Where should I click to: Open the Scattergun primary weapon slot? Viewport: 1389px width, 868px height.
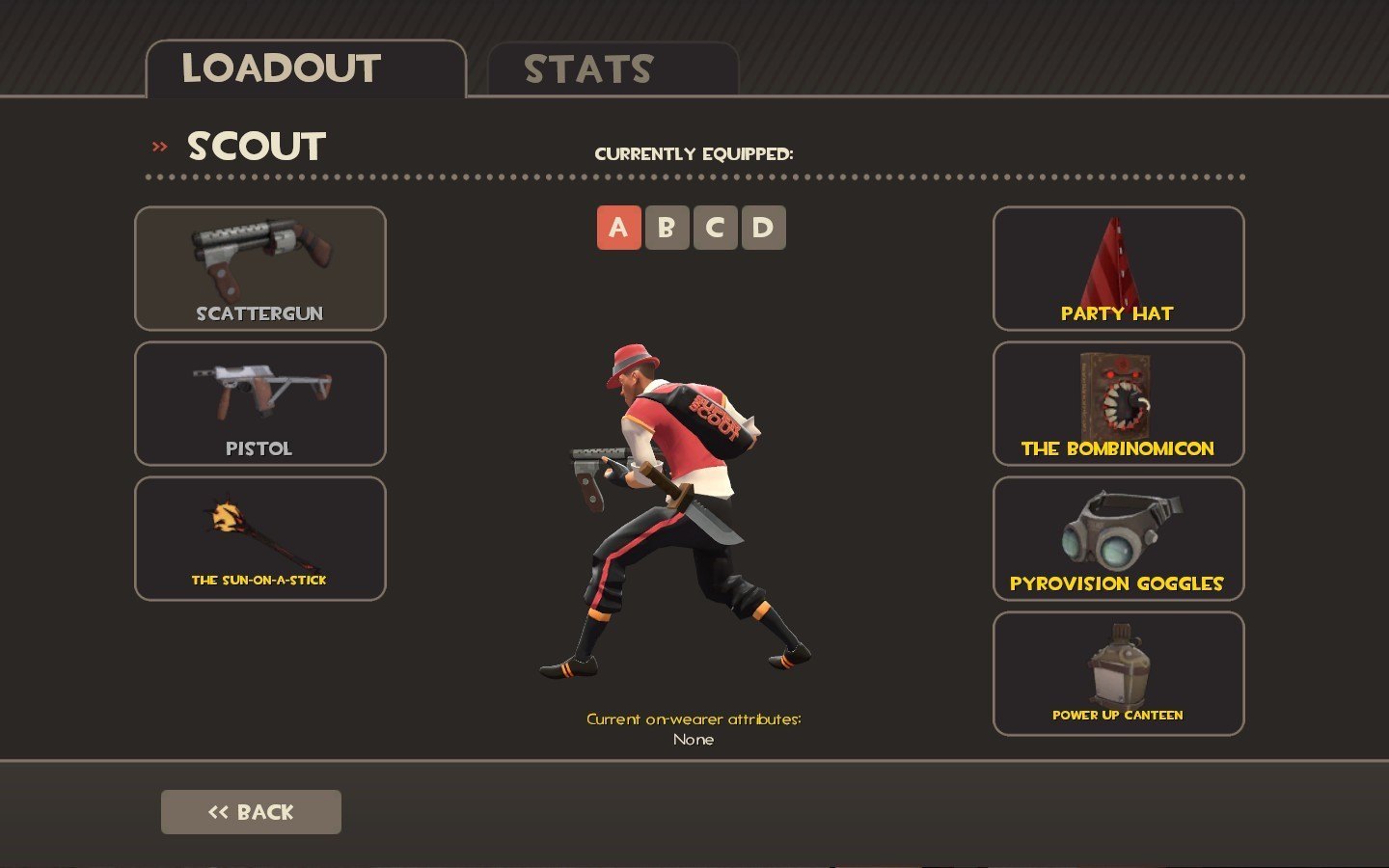[x=260, y=269]
